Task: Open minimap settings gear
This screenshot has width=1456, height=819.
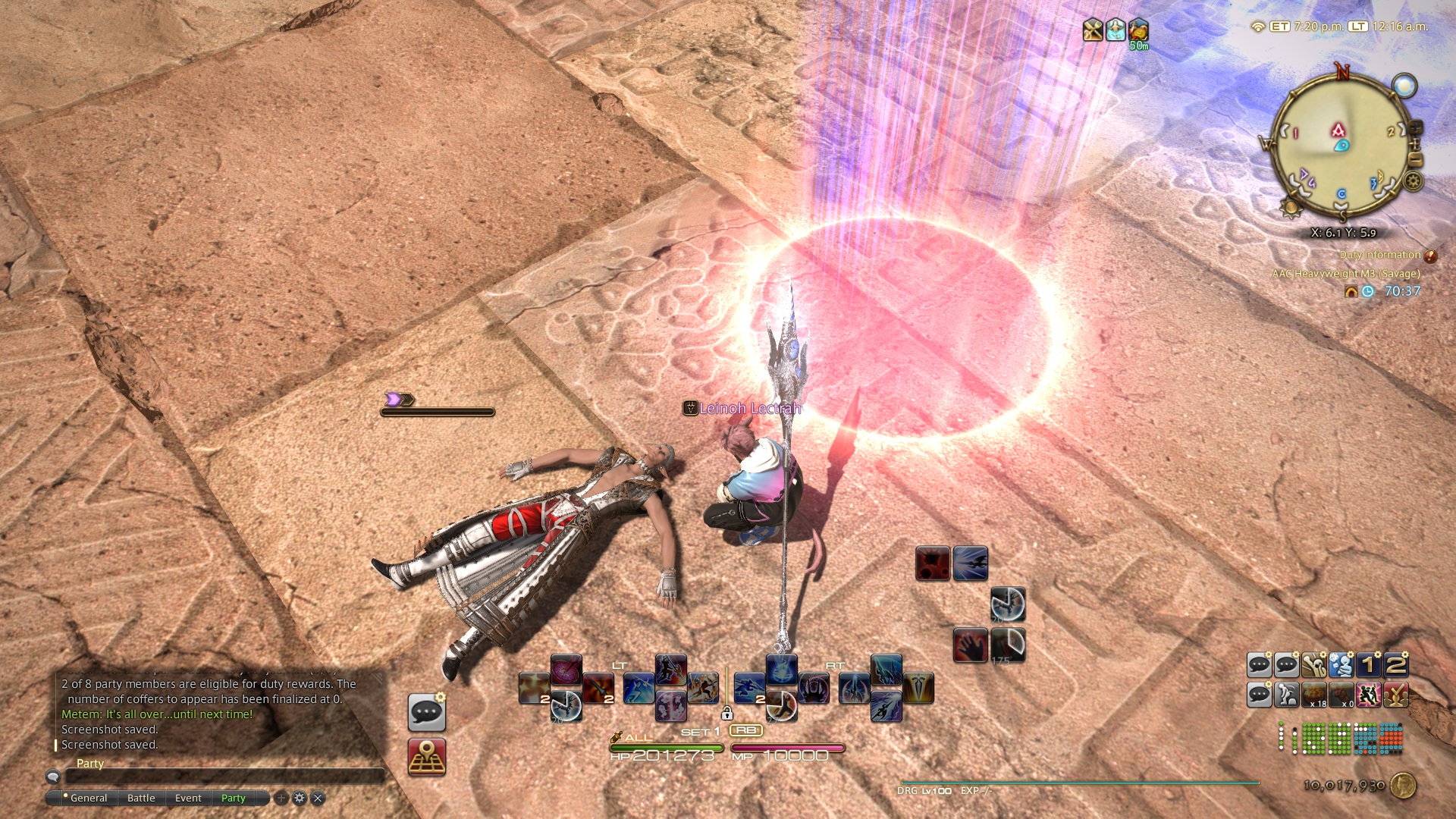Action: [x=1413, y=181]
